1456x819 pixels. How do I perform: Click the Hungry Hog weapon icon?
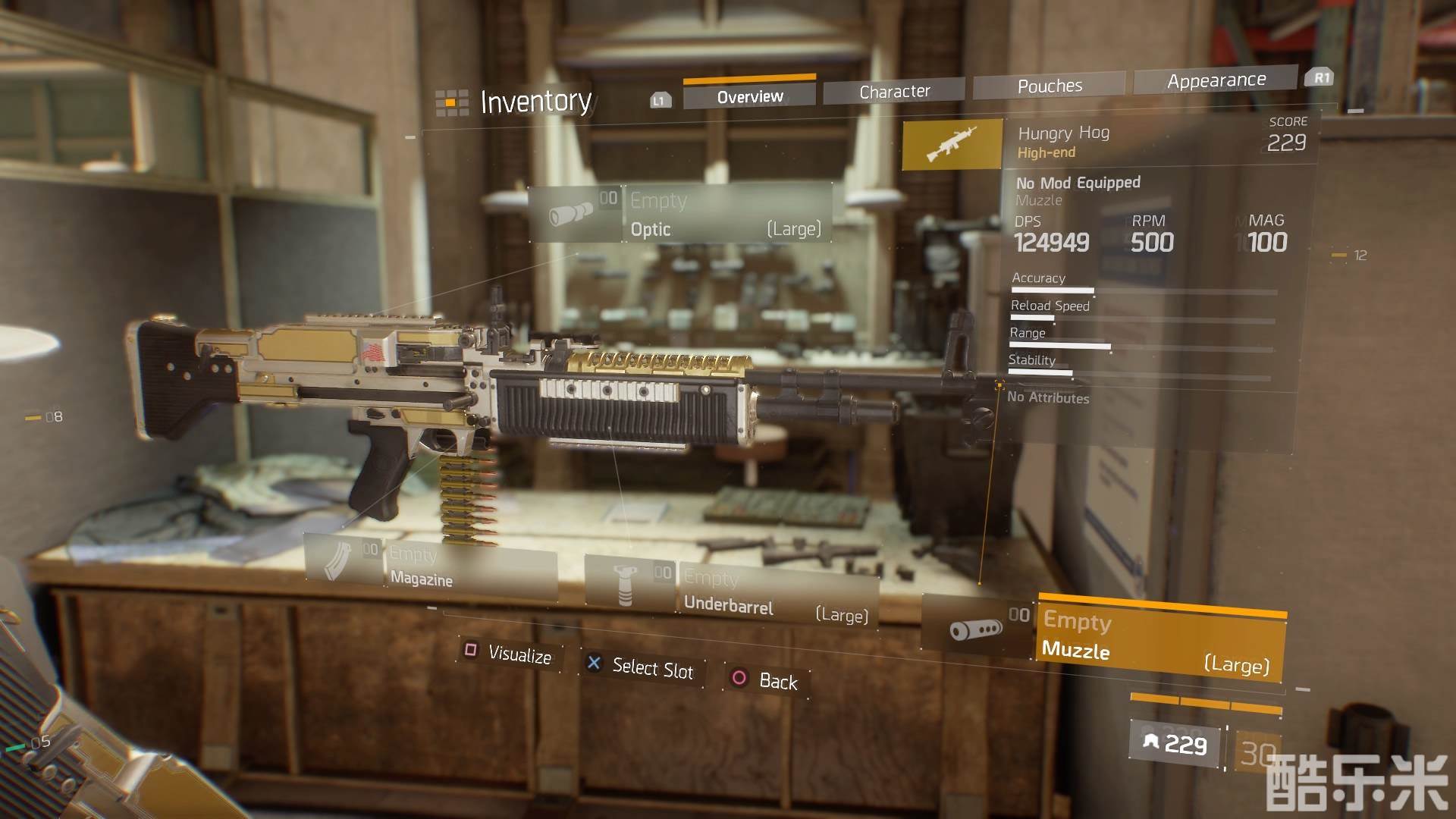click(952, 143)
